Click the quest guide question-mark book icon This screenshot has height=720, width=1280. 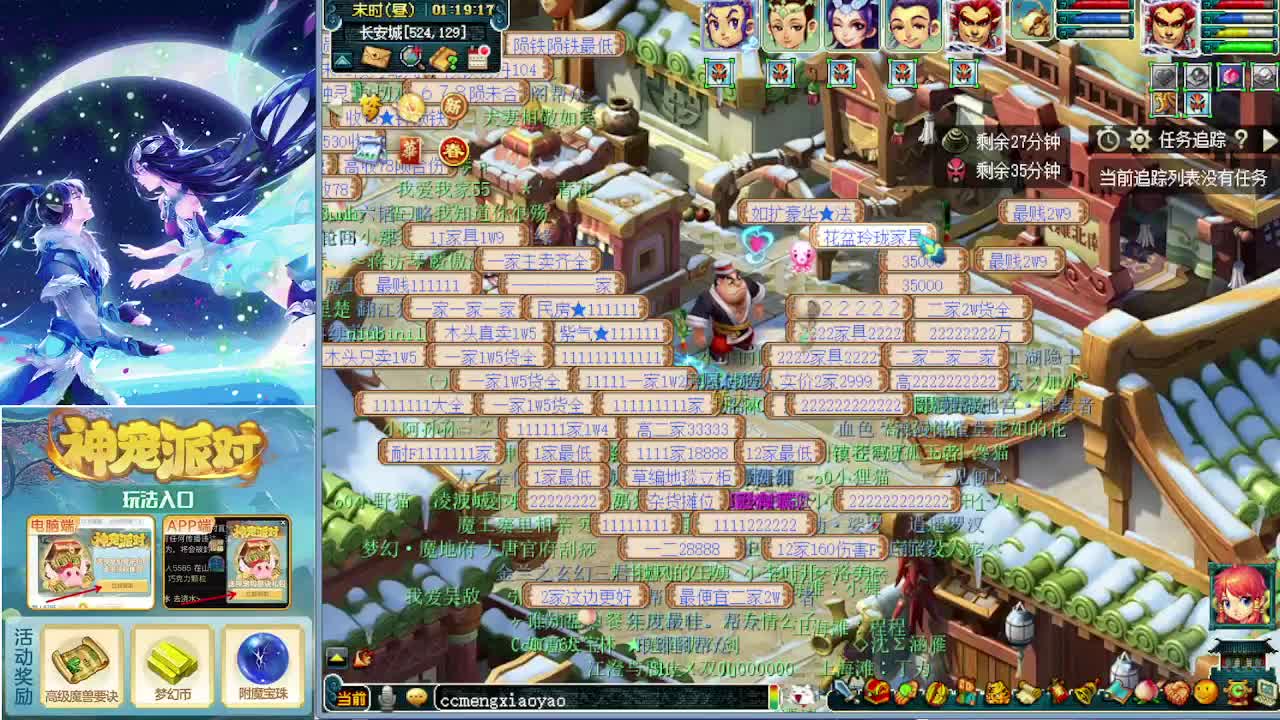point(443,59)
